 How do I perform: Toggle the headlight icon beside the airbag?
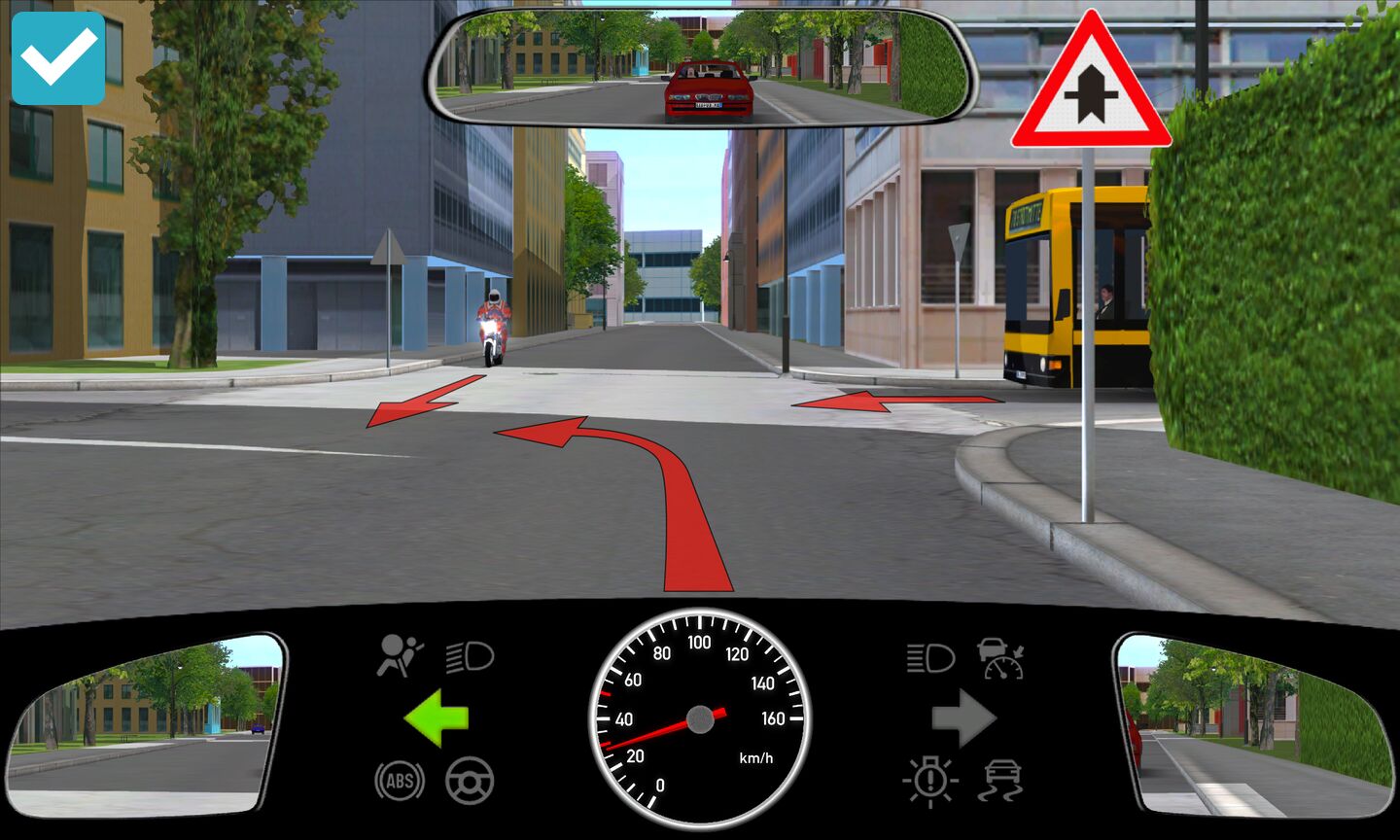471,658
